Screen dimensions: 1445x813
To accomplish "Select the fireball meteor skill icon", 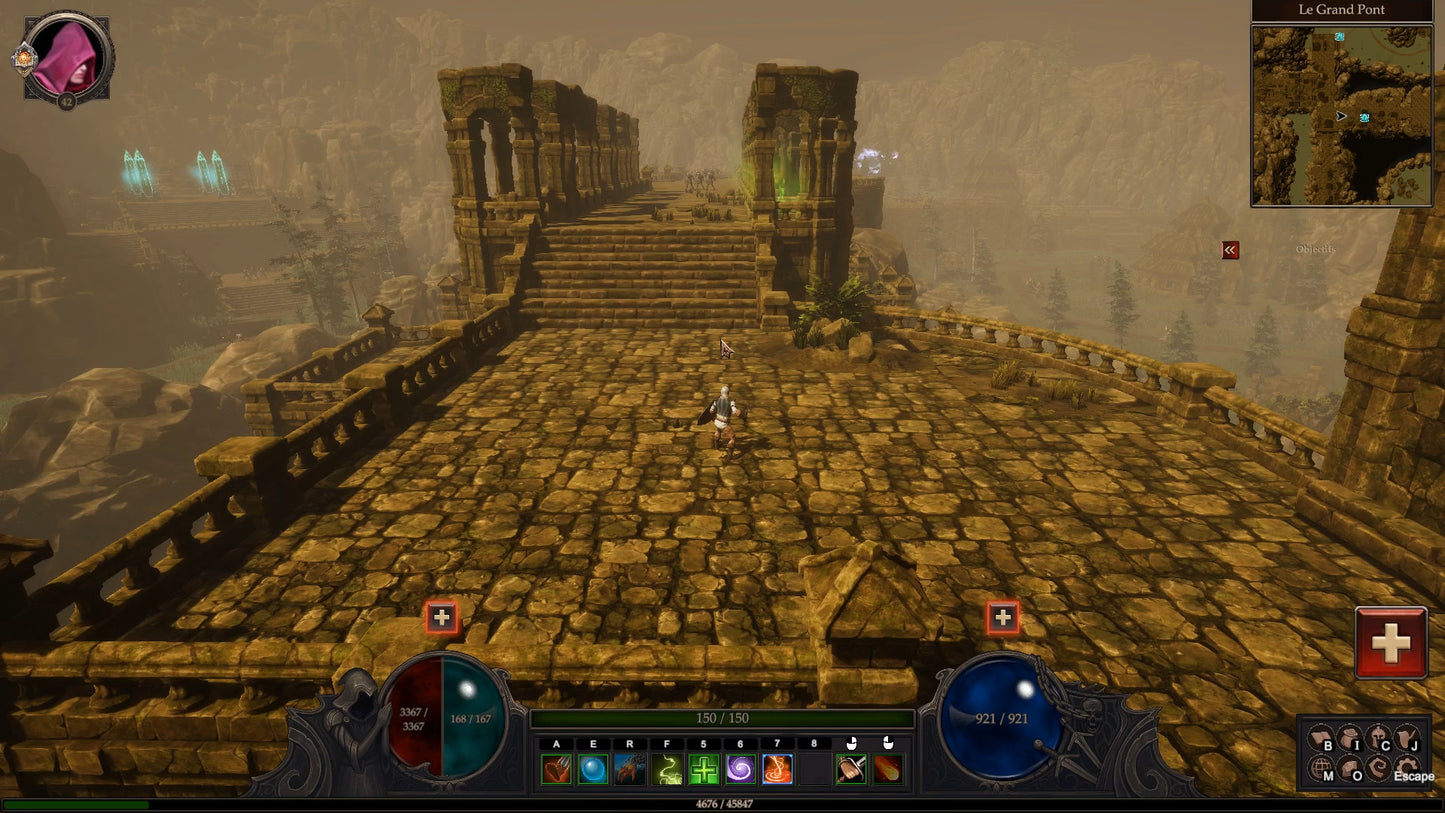I will click(888, 769).
